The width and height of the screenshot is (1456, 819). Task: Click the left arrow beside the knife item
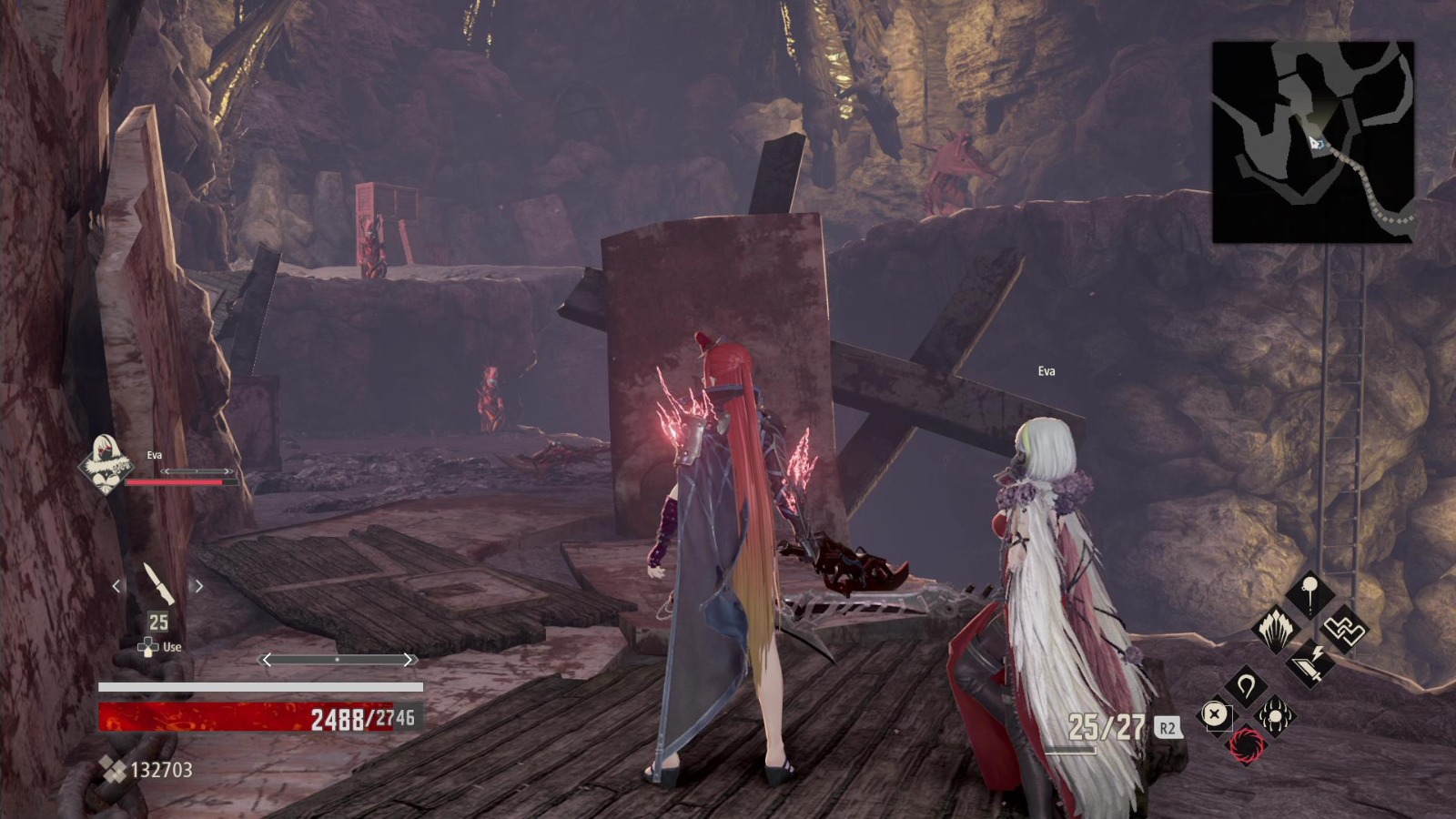116,585
